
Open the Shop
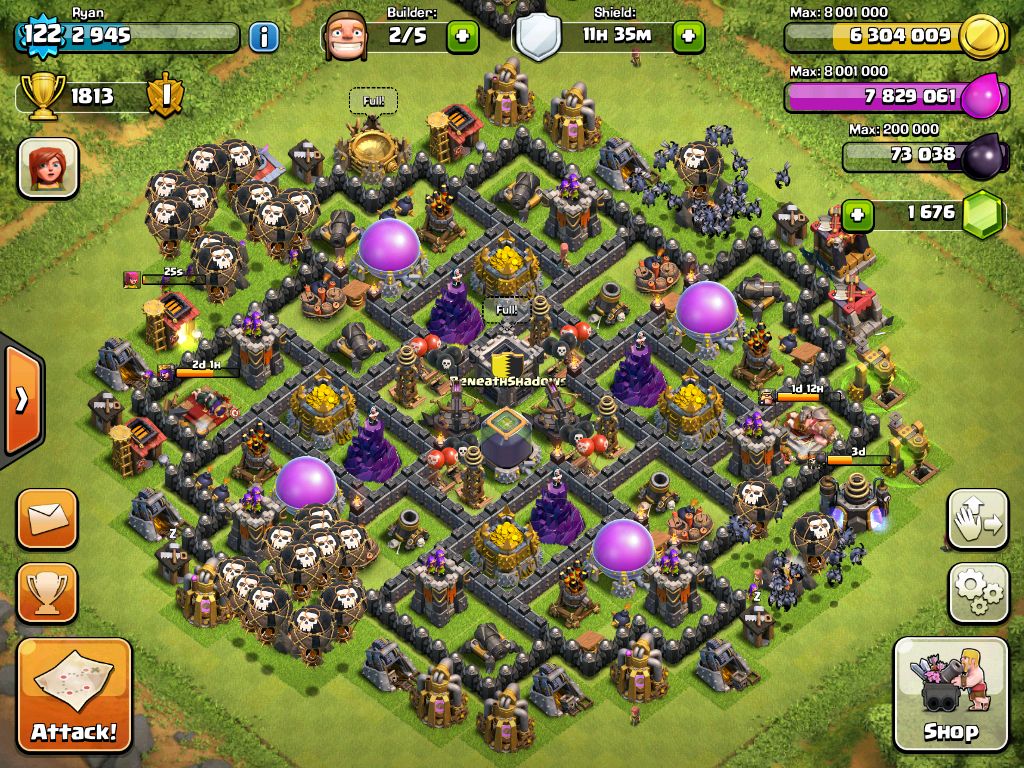click(x=950, y=694)
